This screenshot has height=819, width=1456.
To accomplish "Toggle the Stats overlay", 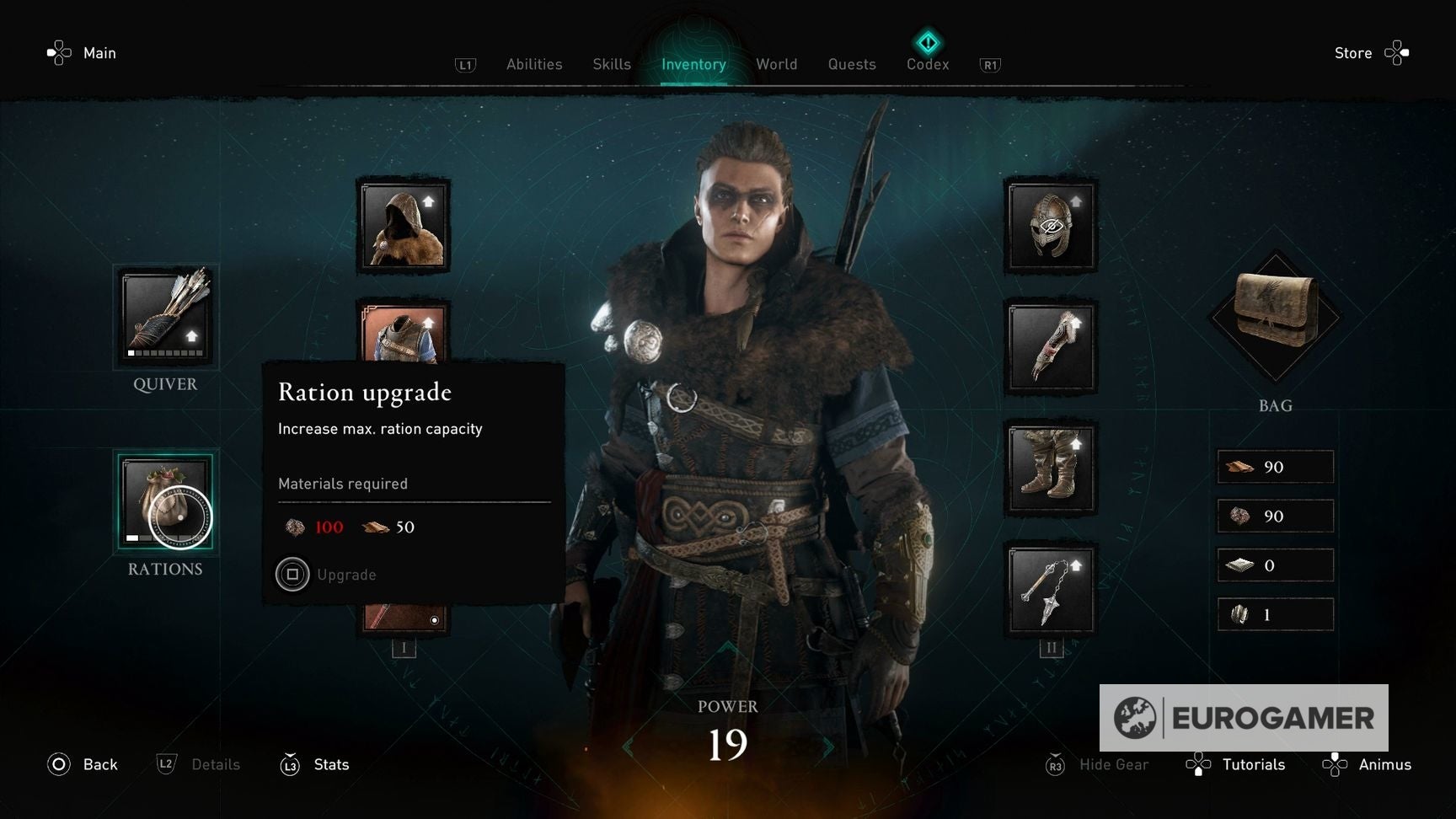I will 314,765.
